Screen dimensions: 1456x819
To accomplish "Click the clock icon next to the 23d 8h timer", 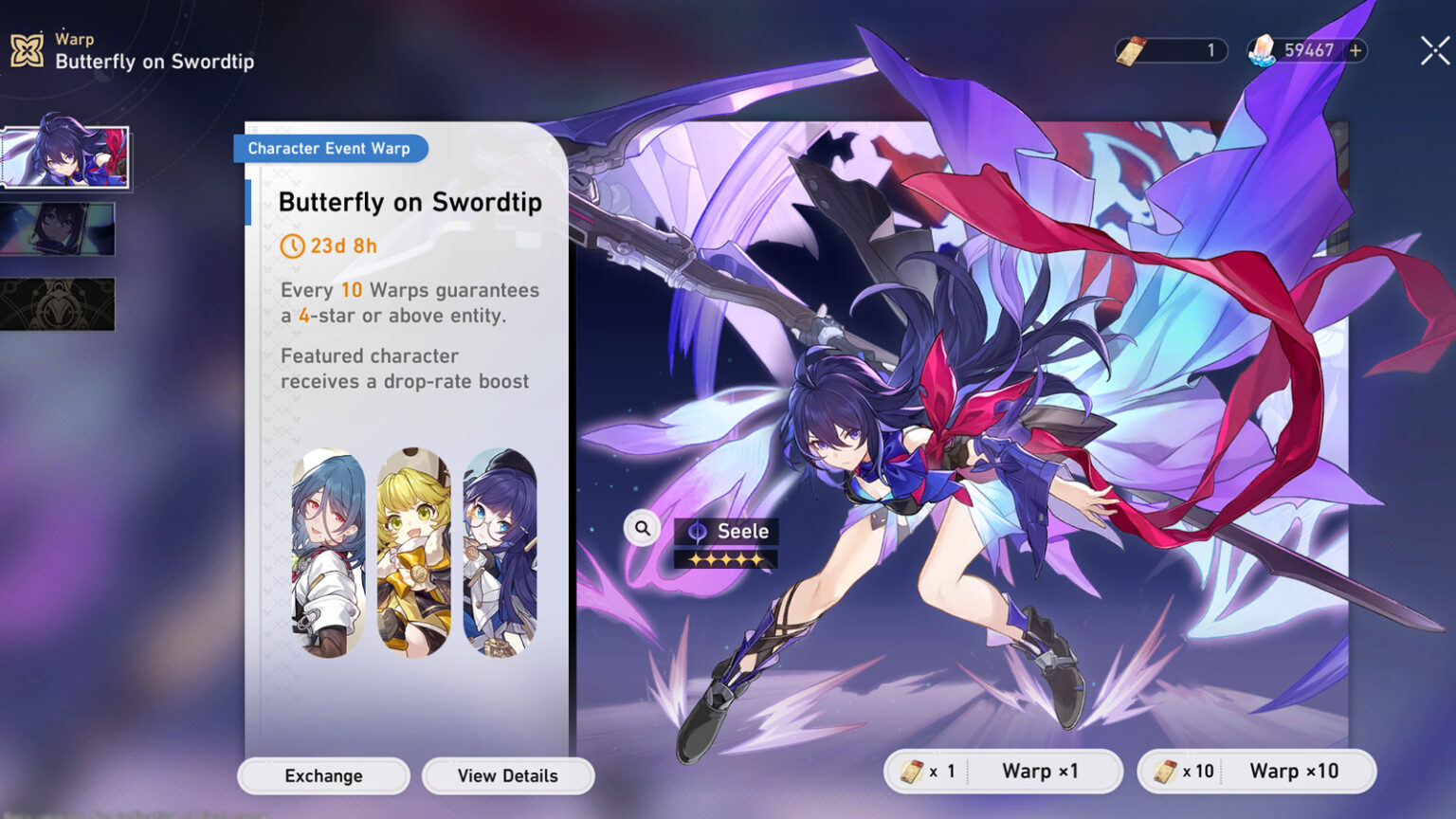I will tap(291, 246).
